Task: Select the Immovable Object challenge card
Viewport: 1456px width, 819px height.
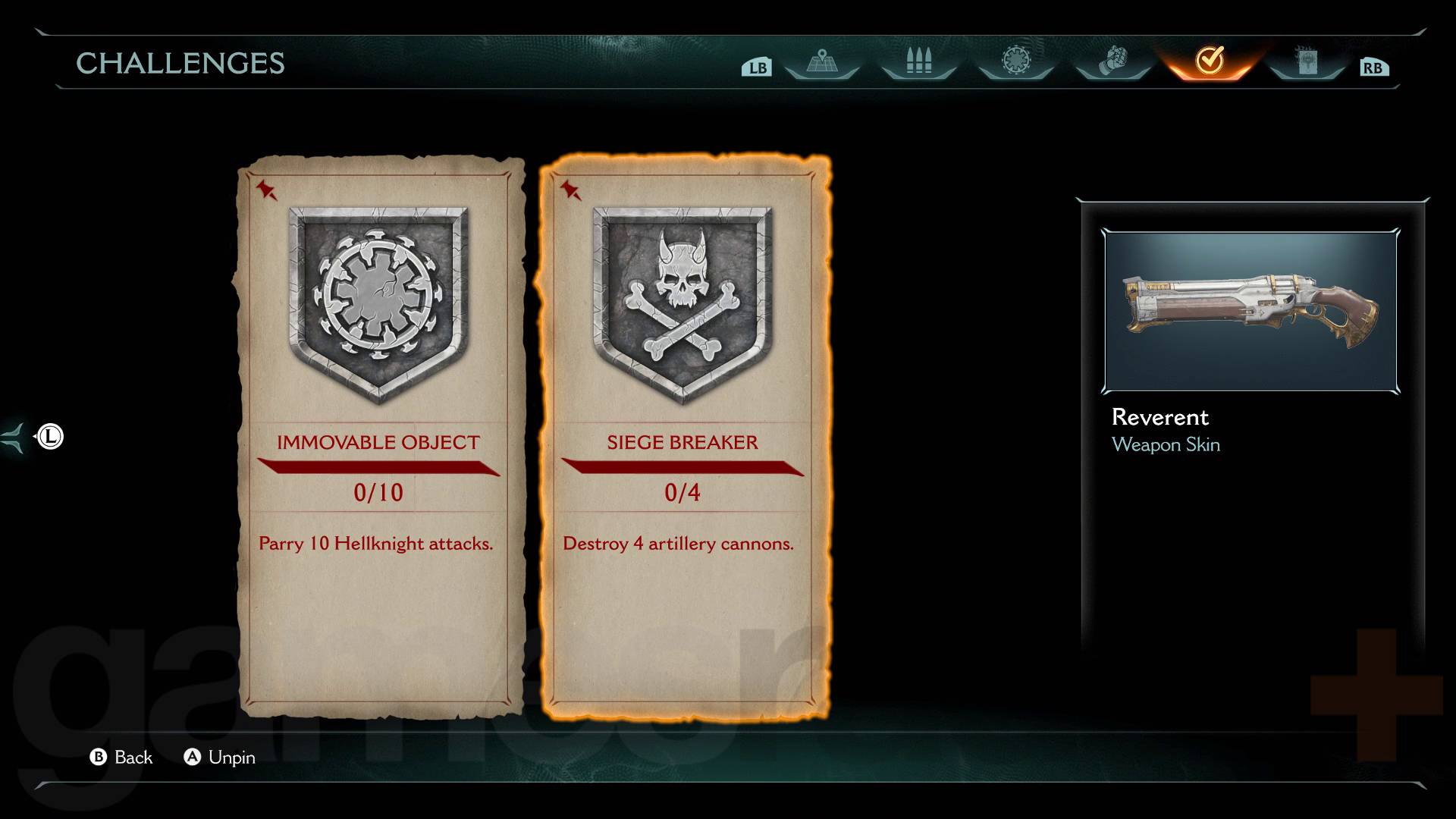Action: 379,436
